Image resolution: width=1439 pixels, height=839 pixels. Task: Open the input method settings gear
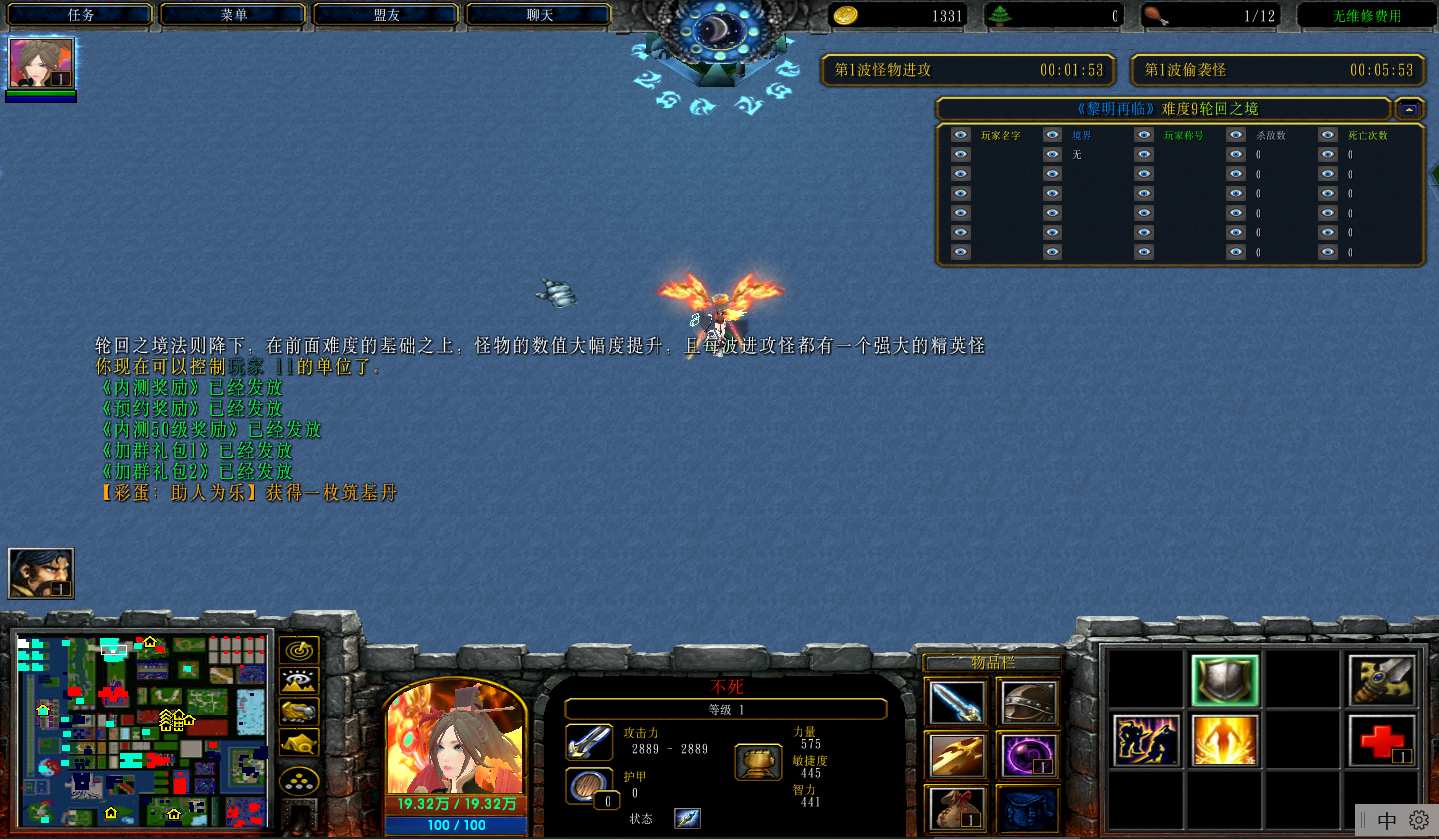point(1419,820)
